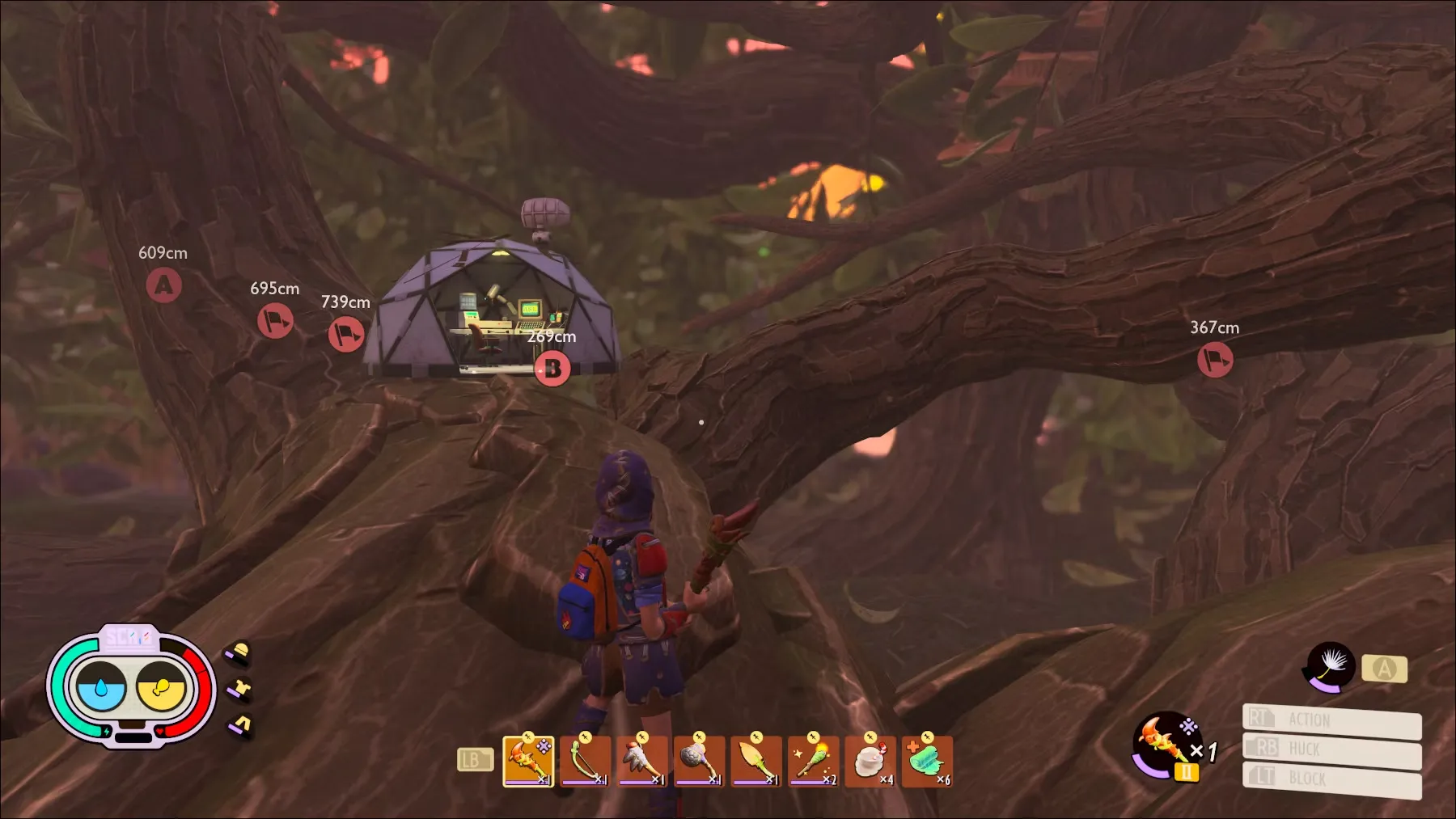Image resolution: width=1456 pixels, height=819 pixels.
Task: Select the bow in the hotbar
Action: (x=585, y=761)
